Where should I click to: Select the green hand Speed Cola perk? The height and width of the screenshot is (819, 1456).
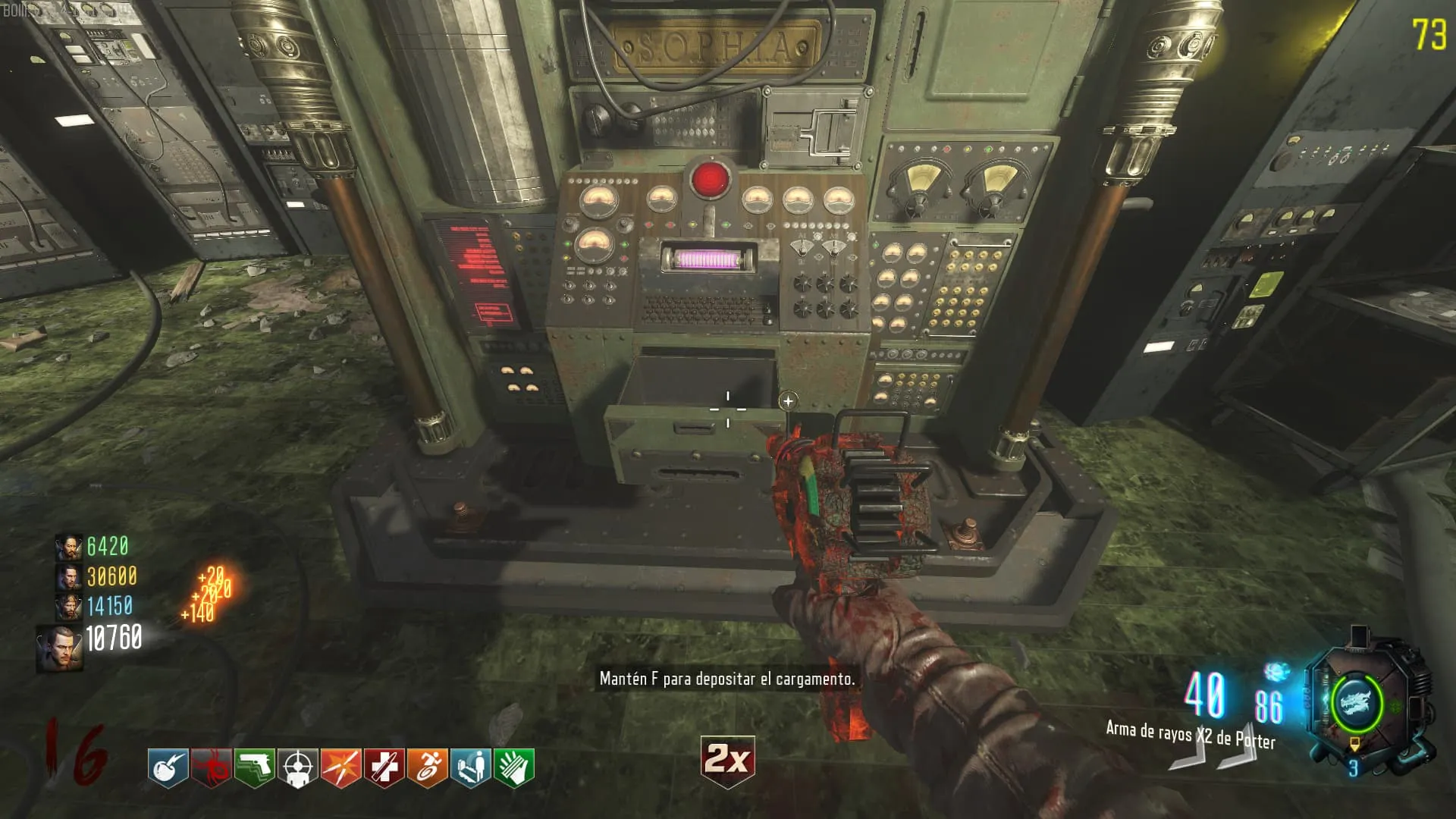(x=513, y=767)
